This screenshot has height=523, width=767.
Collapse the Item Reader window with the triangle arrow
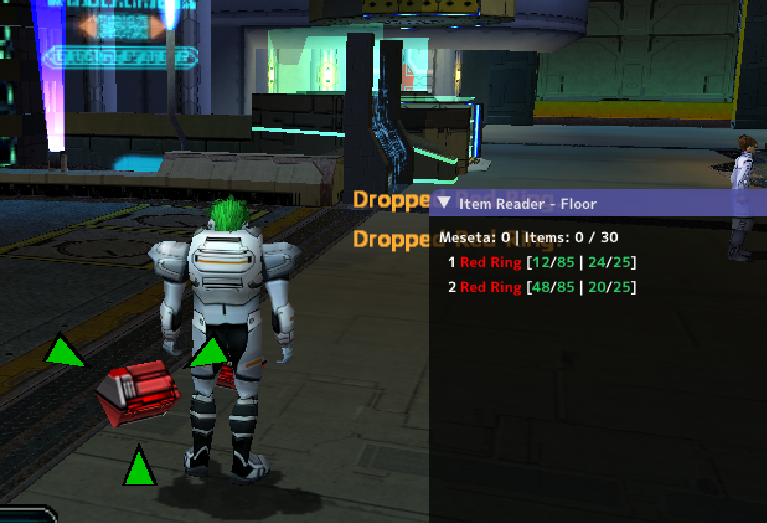point(445,203)
